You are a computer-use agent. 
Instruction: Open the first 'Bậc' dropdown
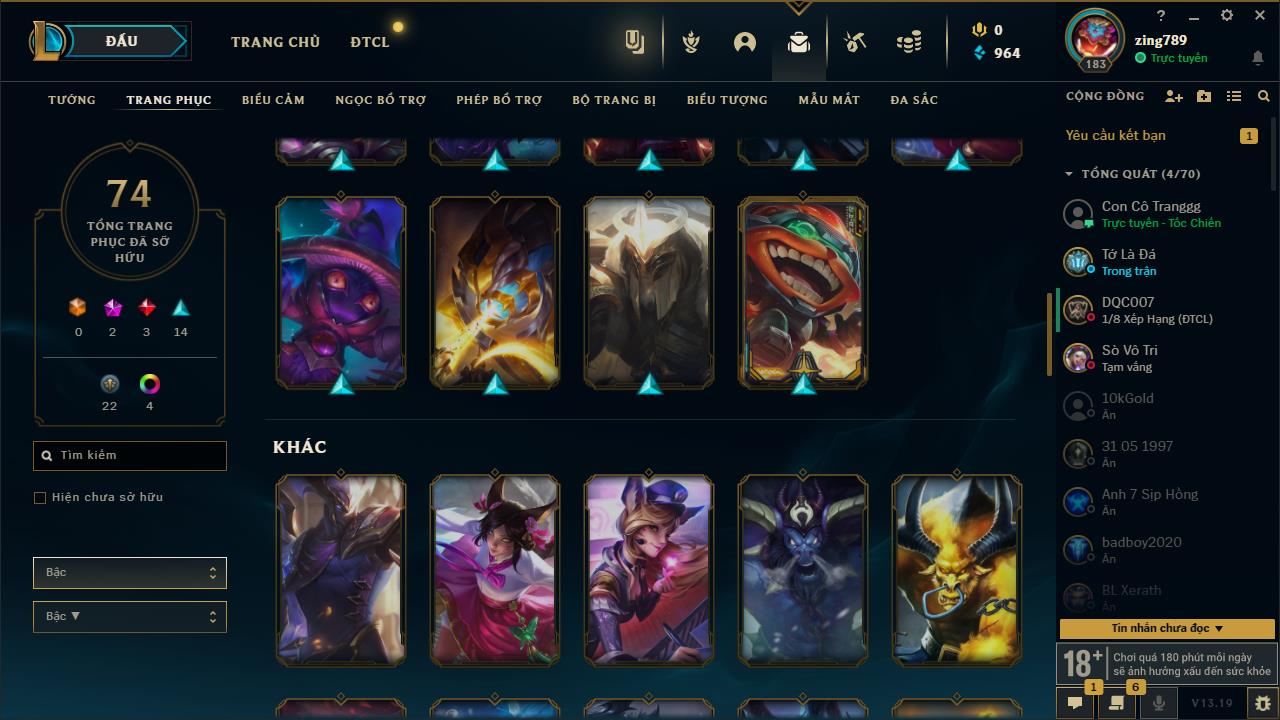point(129,572)
